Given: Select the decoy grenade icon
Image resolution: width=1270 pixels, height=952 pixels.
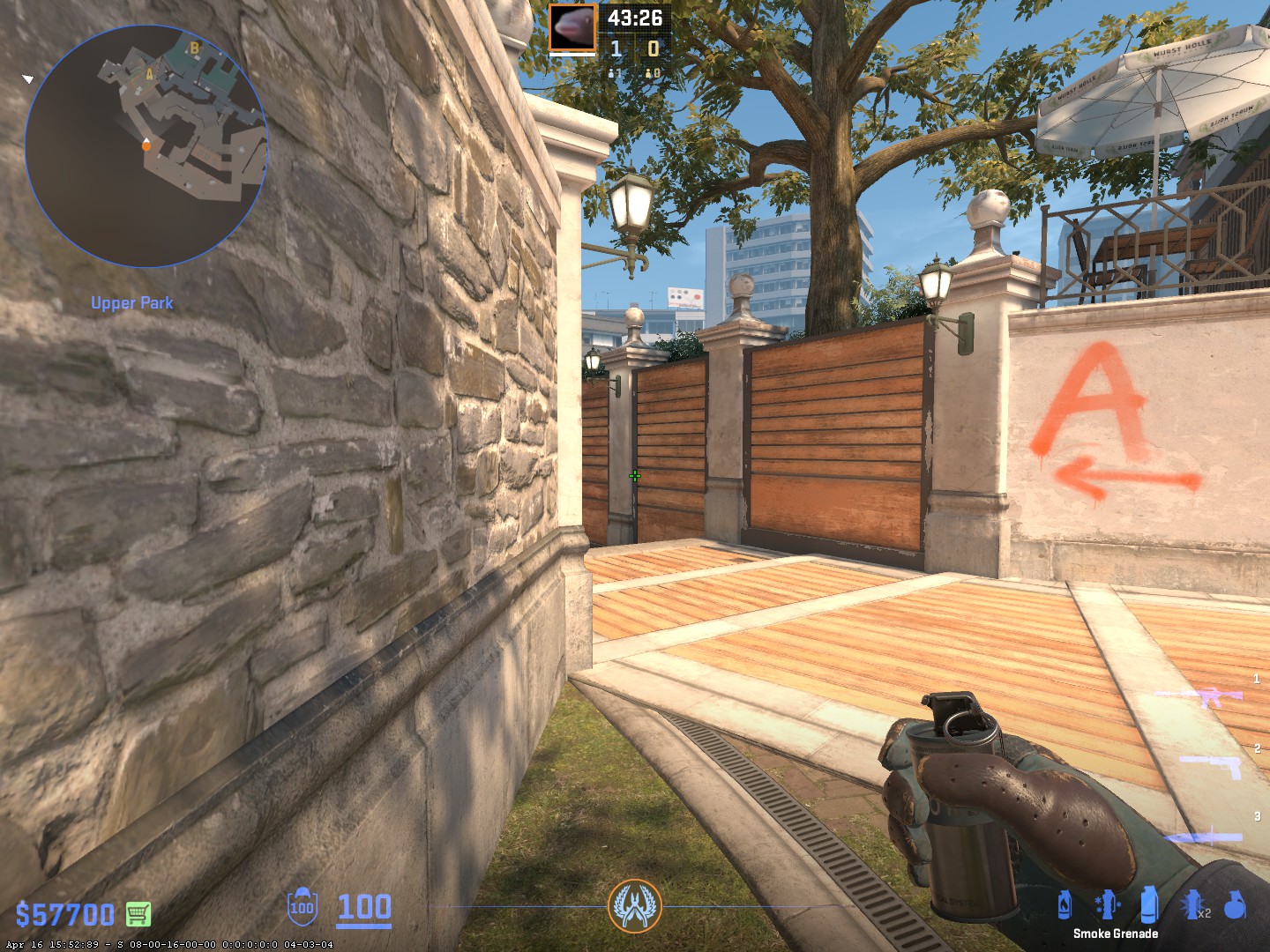Looking at the screenshot, I should click(x=1106, y=904).
